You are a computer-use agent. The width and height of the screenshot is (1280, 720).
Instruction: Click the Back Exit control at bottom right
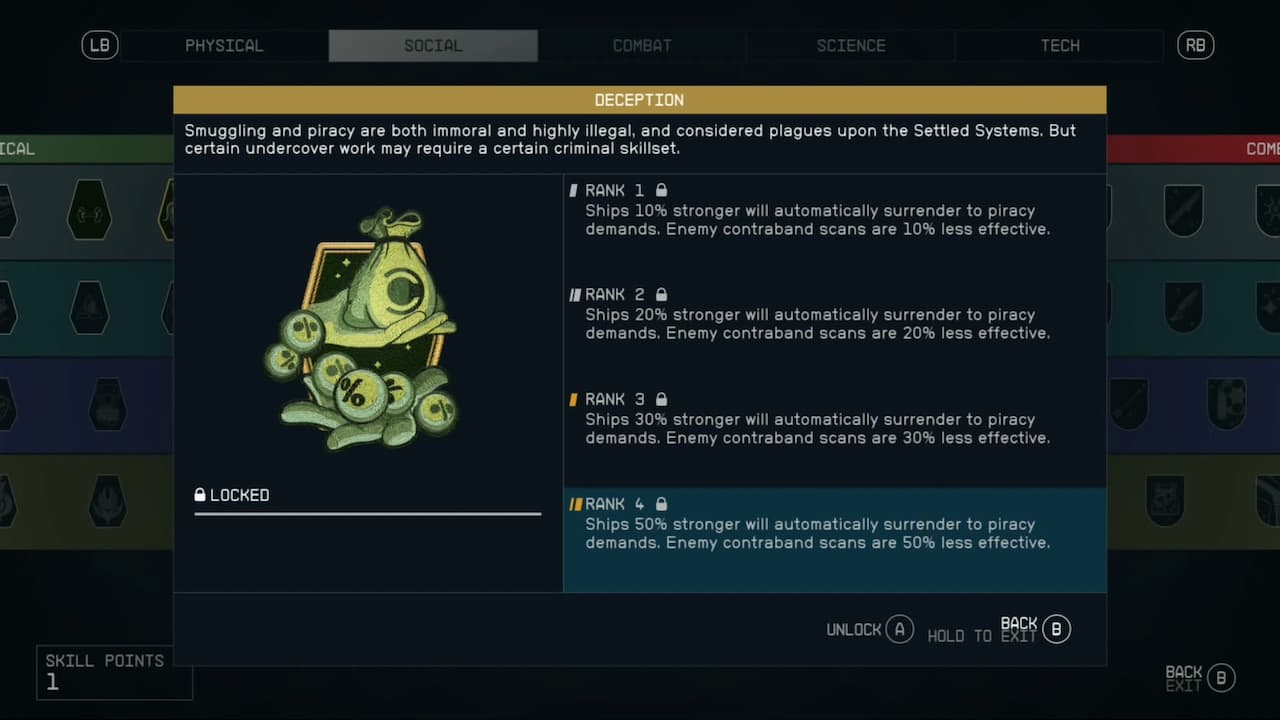(1197, 677)
